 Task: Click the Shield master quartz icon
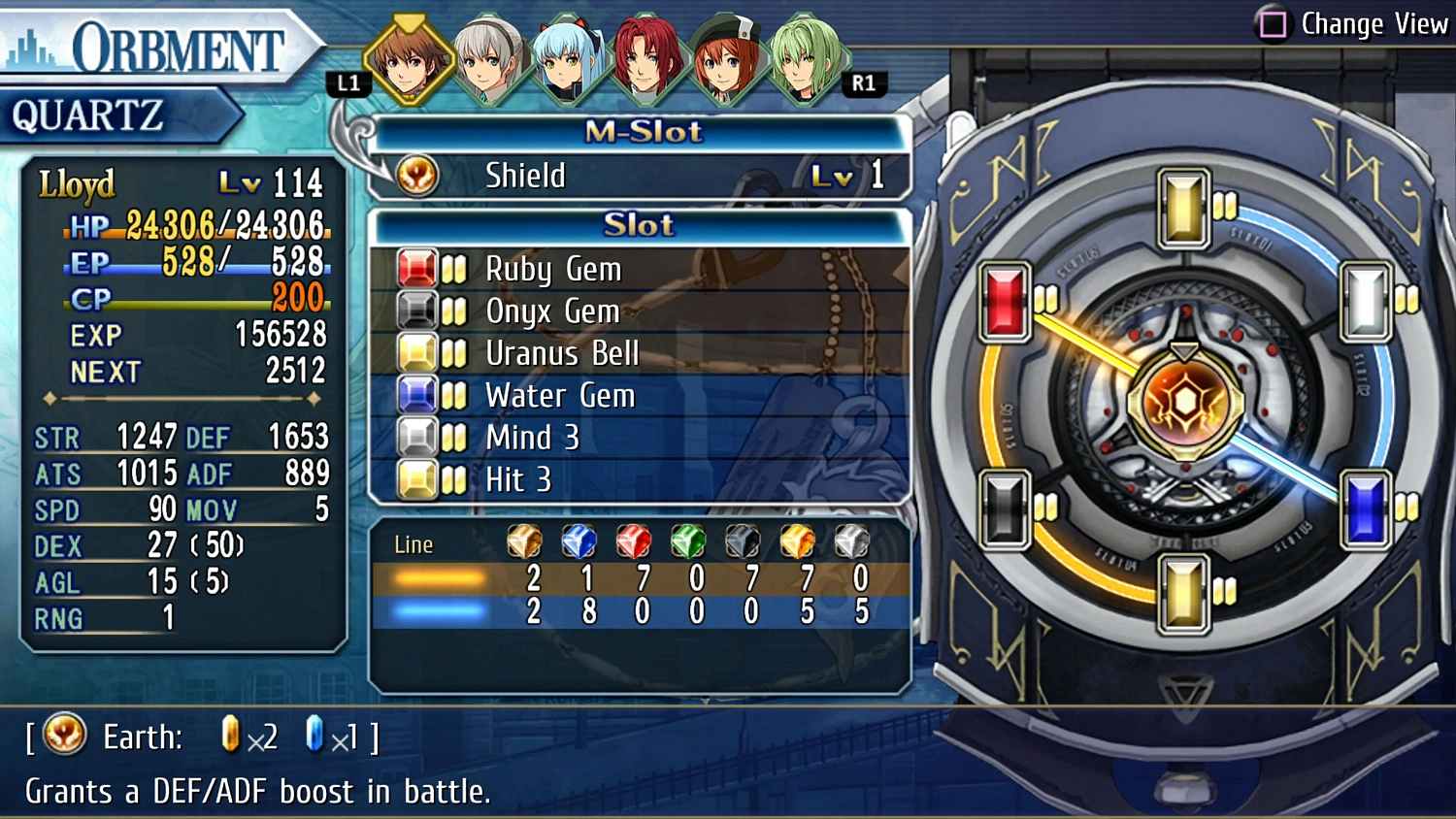tap(416, 175)
